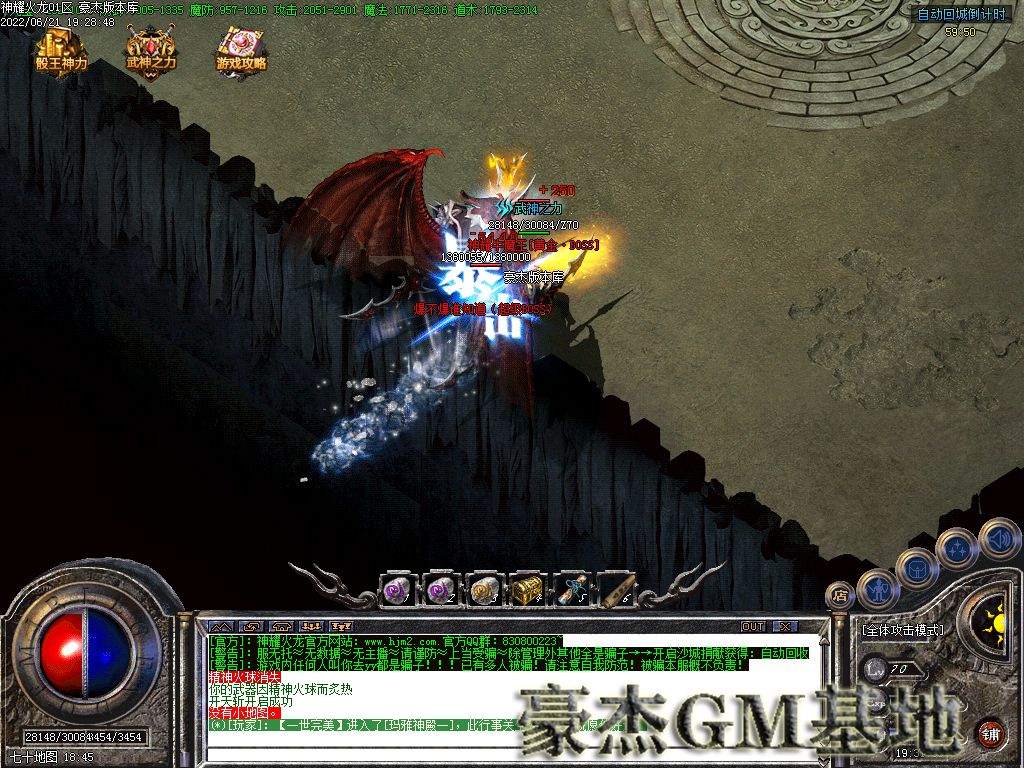Click the red 铺 stall button

[990, 733]
